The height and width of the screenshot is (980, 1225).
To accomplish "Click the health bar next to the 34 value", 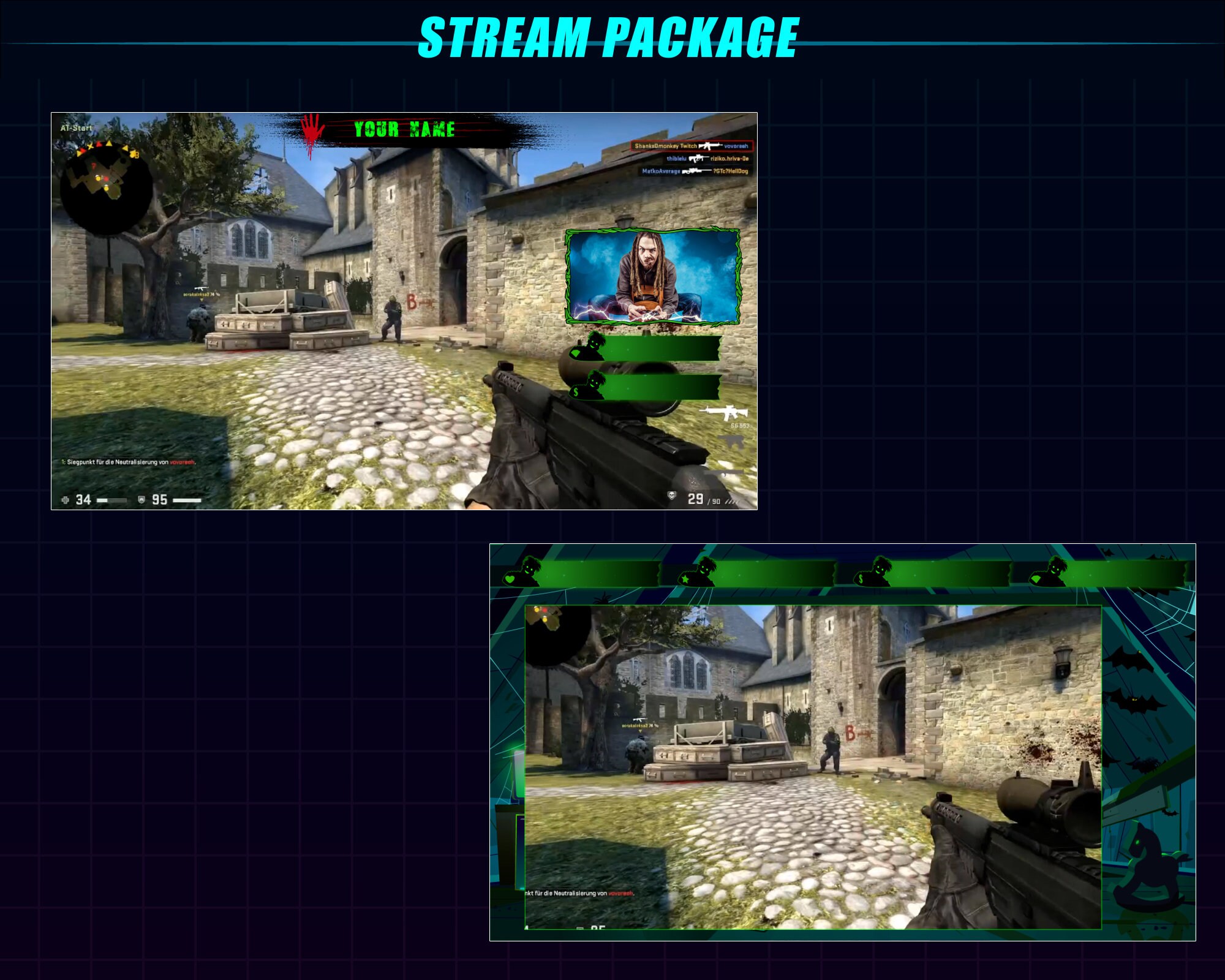I will [x=112, y=500].
